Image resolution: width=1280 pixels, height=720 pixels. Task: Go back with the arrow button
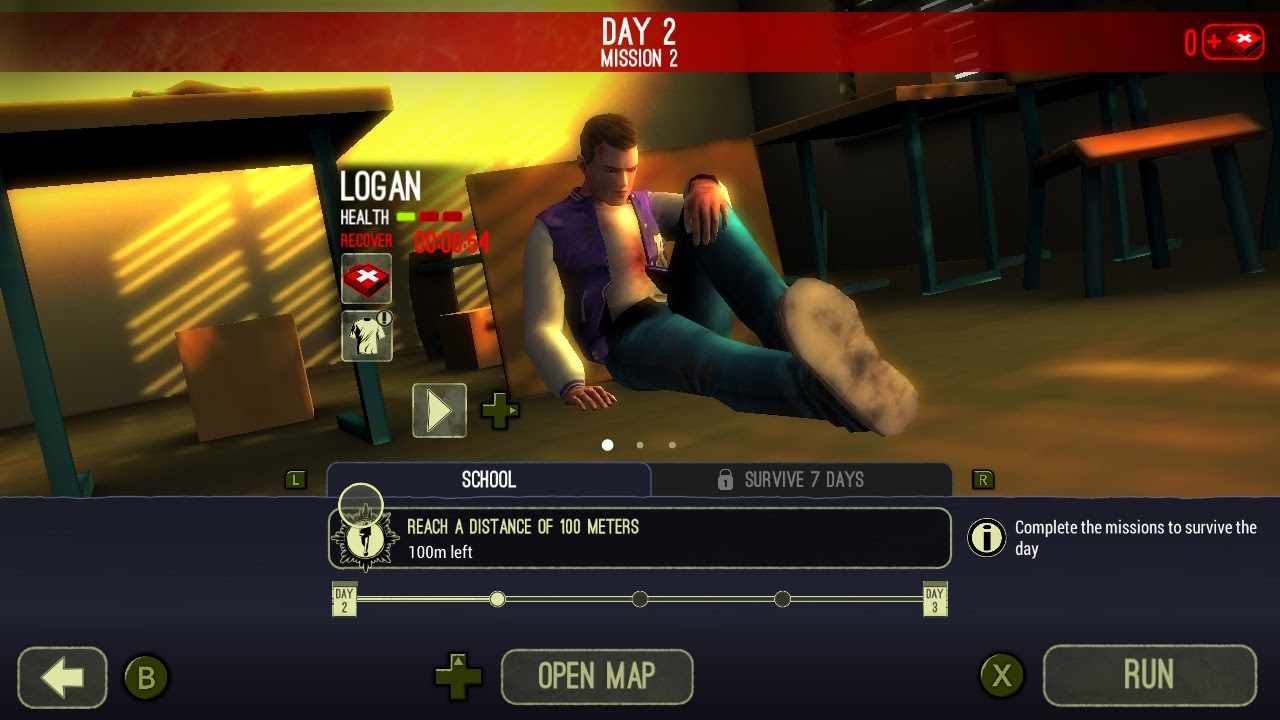click(62, 677)
